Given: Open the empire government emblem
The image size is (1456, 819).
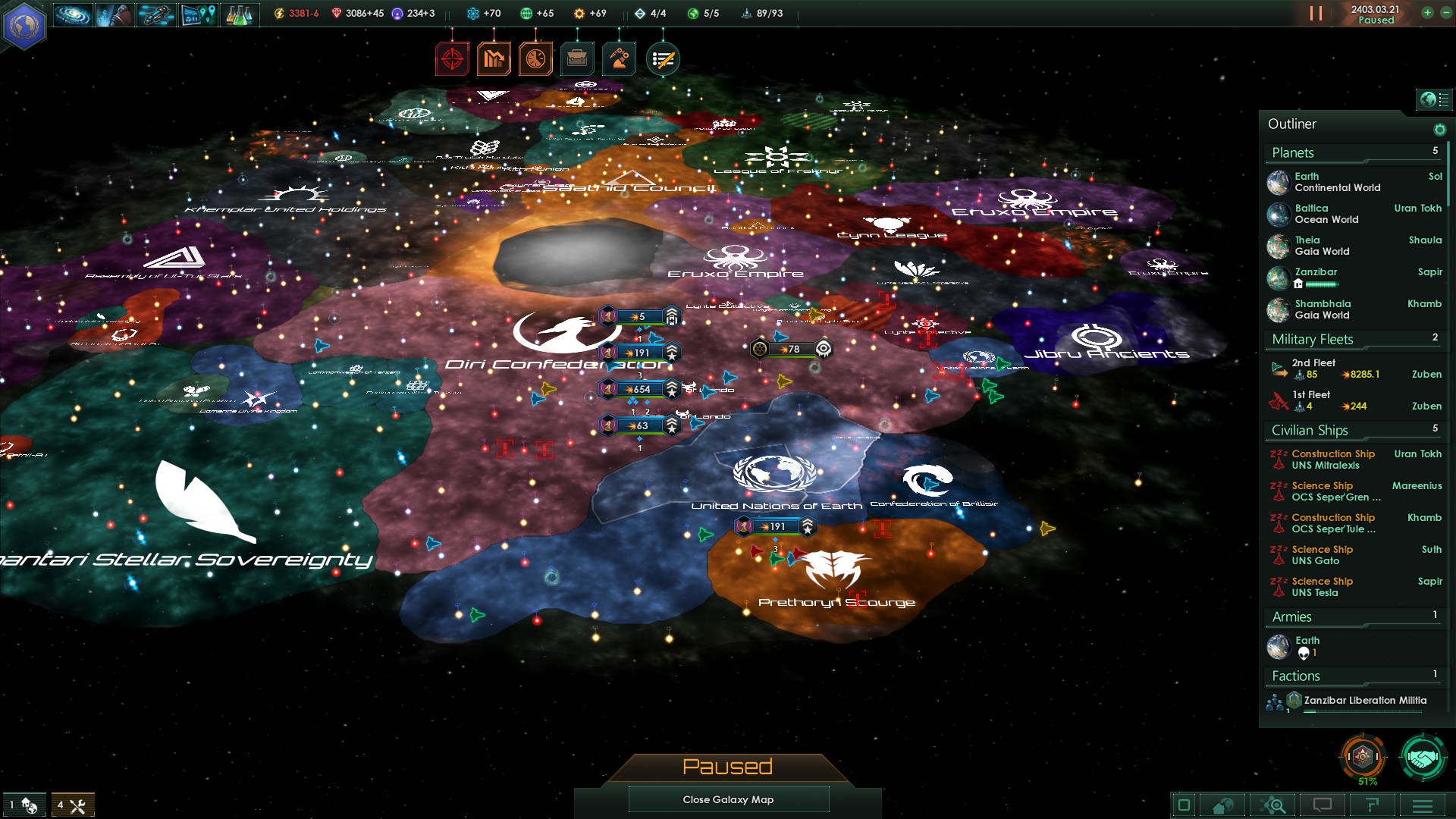Looking at the screenshot, I should (x=24, y=25).
